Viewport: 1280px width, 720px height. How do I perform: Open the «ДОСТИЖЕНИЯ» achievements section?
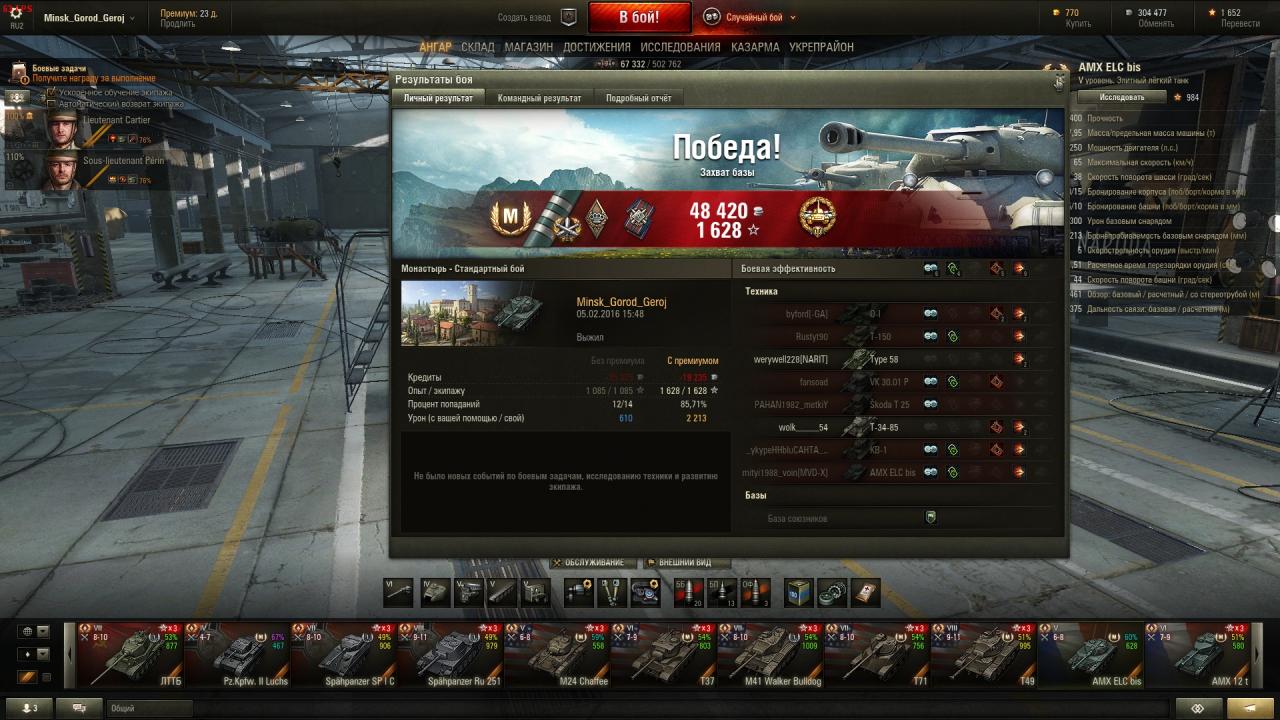point(596,47)
